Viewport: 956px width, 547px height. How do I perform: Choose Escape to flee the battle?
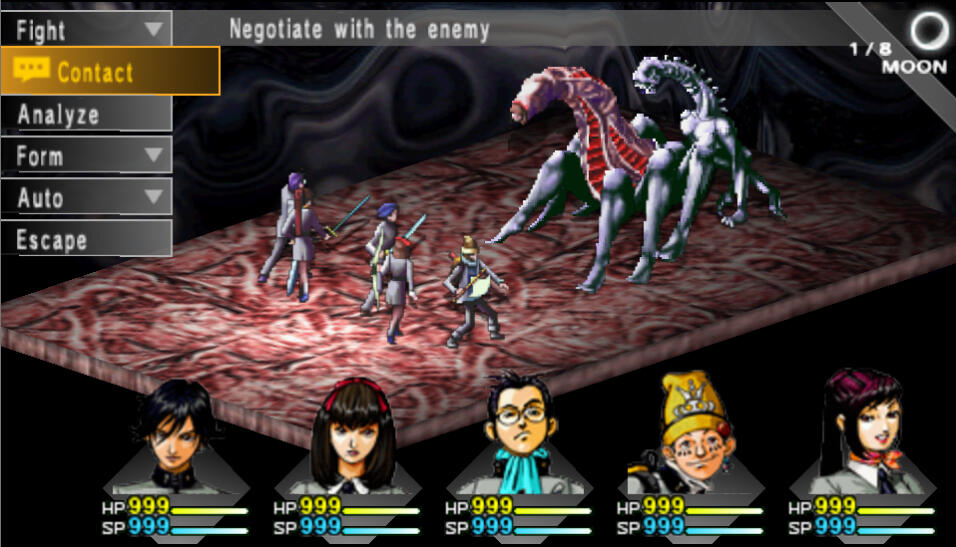(86, 240)
